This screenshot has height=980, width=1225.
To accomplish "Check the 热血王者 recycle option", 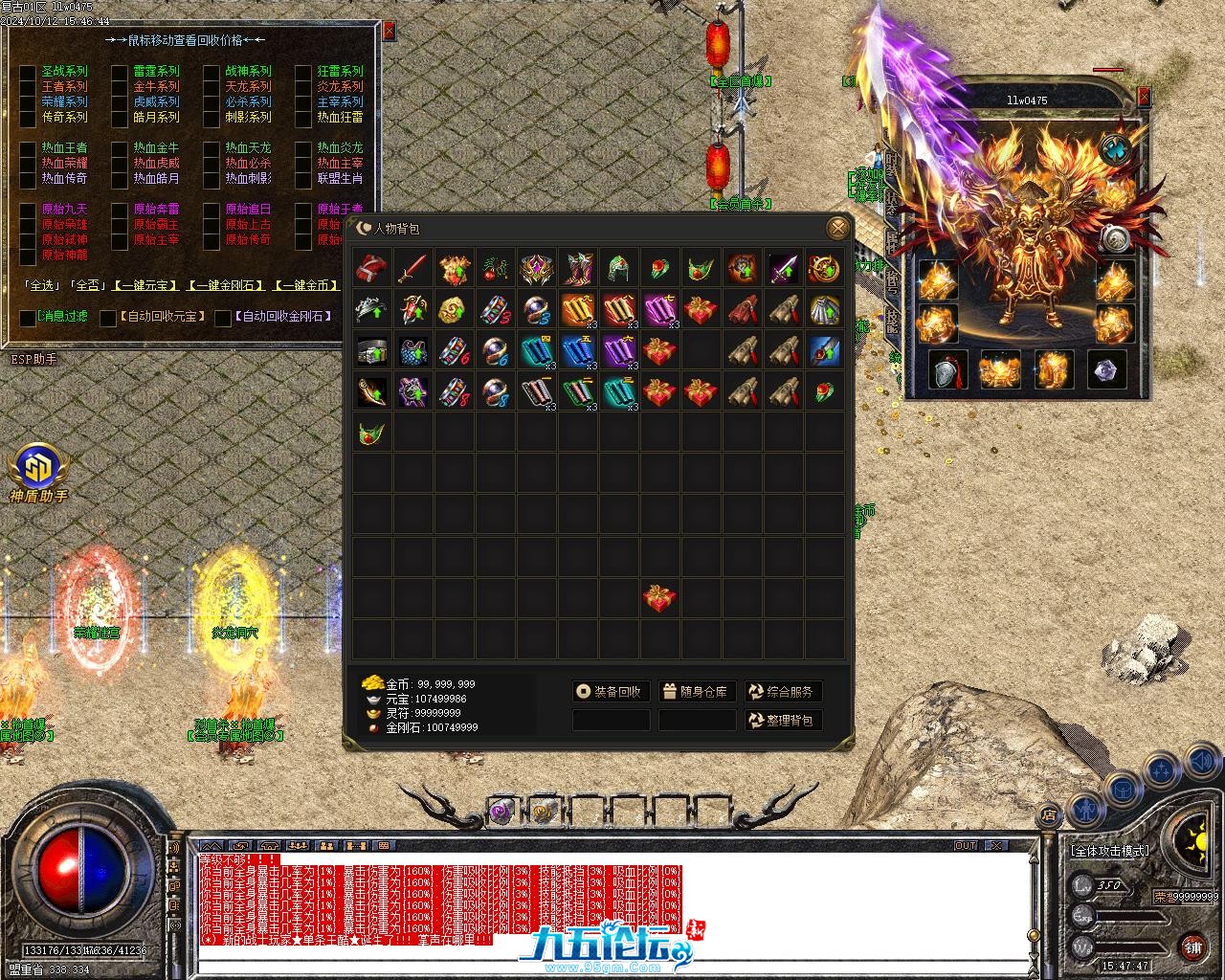I will click(28, 148).
